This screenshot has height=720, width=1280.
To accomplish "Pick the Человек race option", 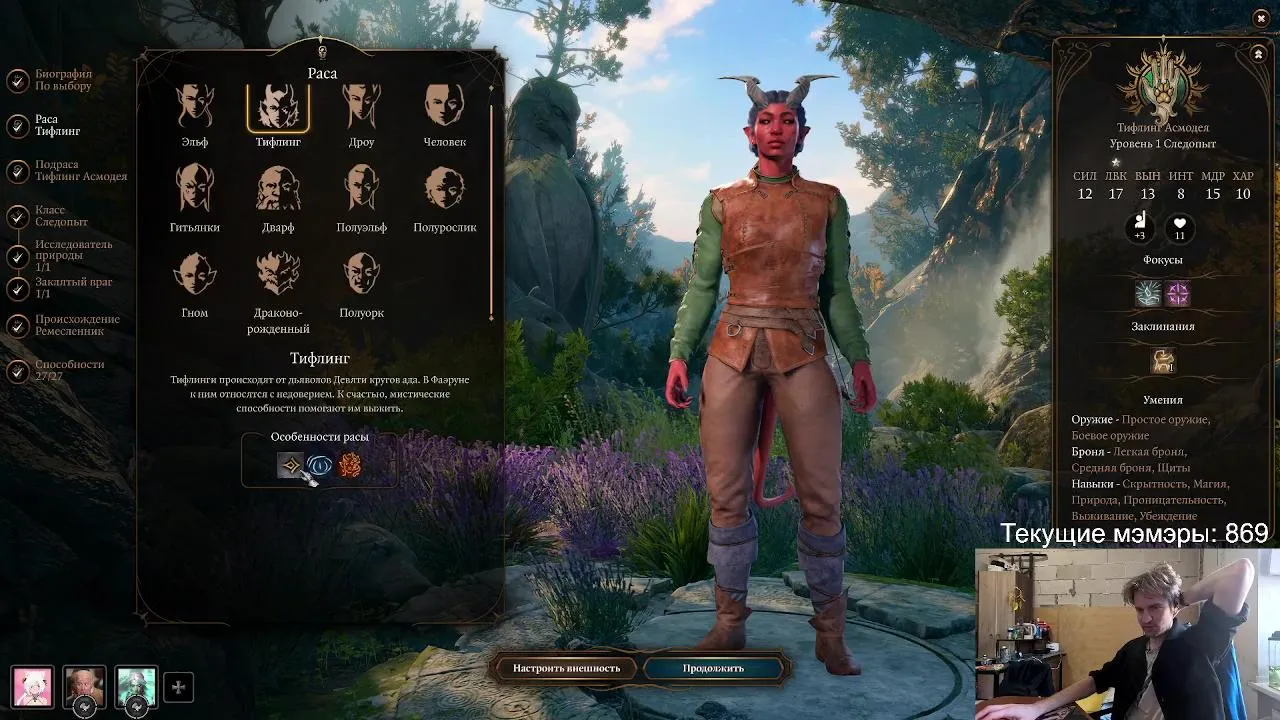I will pos(444,107).
